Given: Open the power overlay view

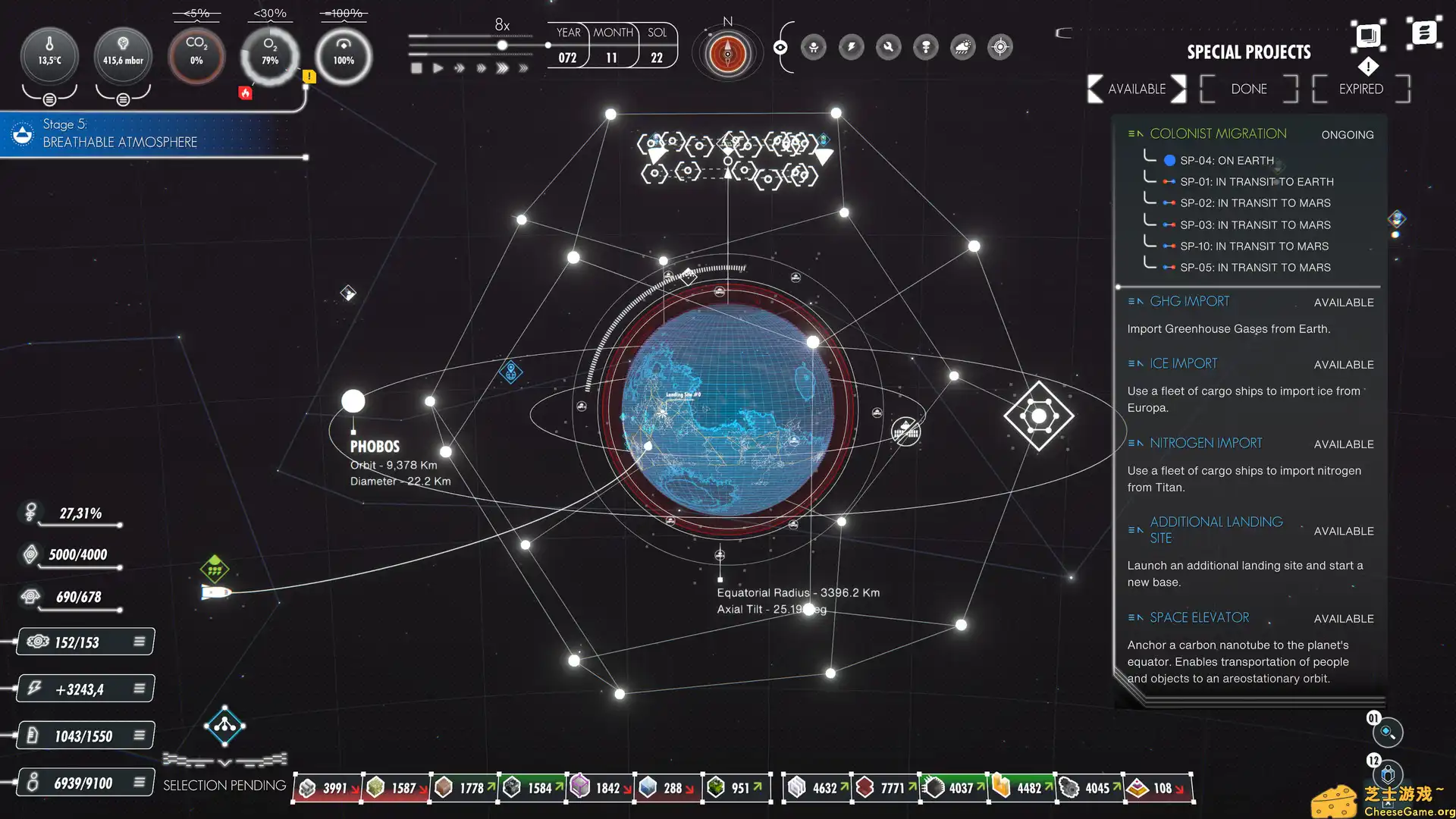Looking at the screenshot, I should point(851,47).
